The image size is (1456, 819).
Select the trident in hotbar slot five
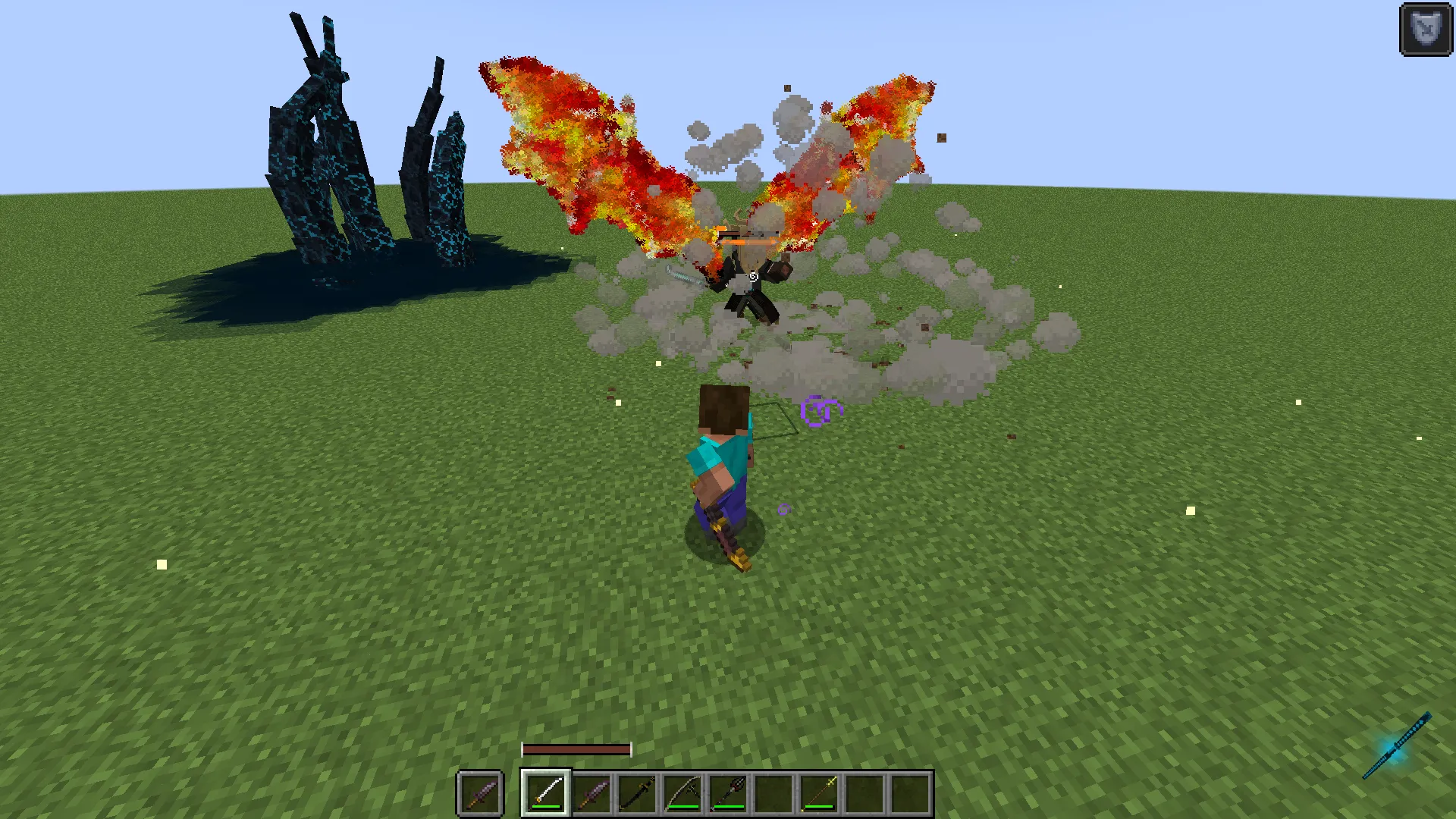tap(730, 792)
